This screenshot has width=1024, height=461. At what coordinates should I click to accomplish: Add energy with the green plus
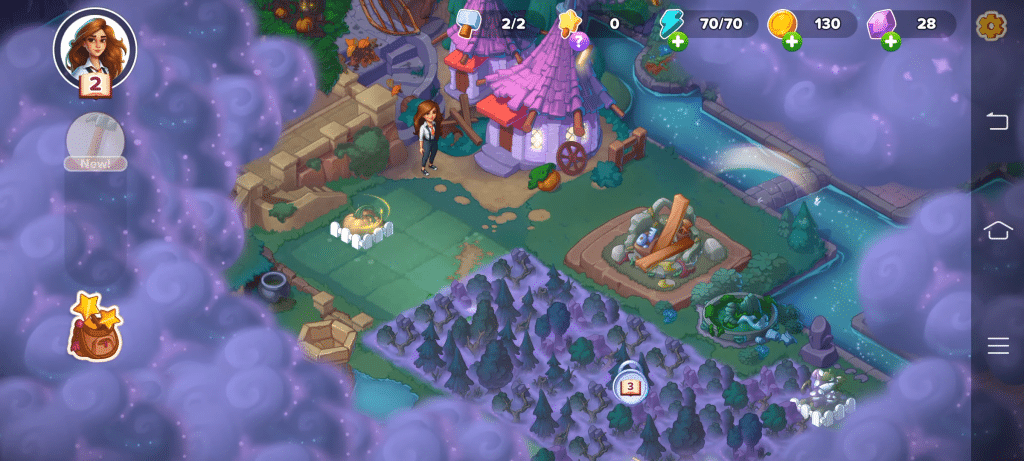tap(679, 41)
